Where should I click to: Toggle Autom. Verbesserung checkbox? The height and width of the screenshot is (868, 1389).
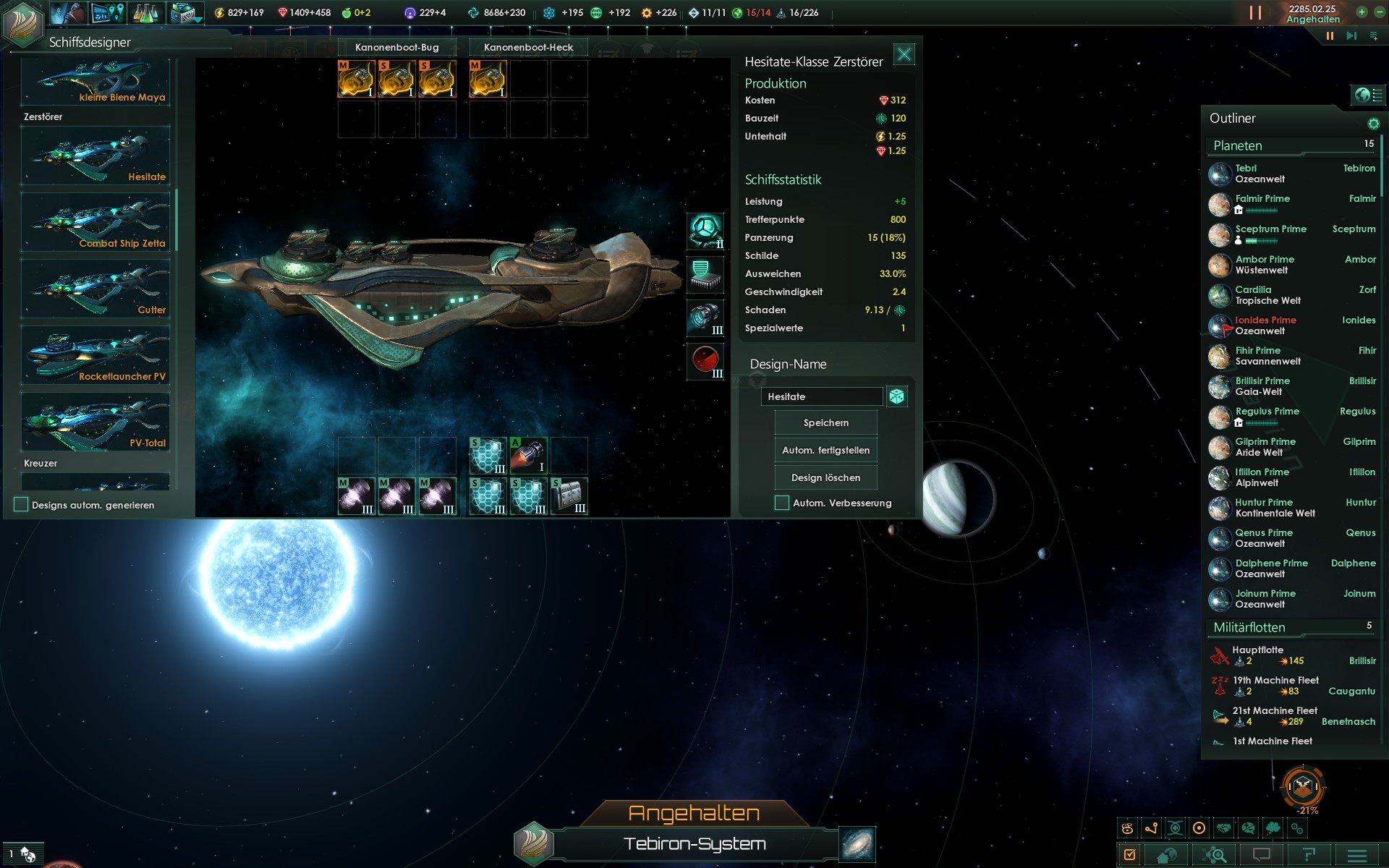pos(782,503)
